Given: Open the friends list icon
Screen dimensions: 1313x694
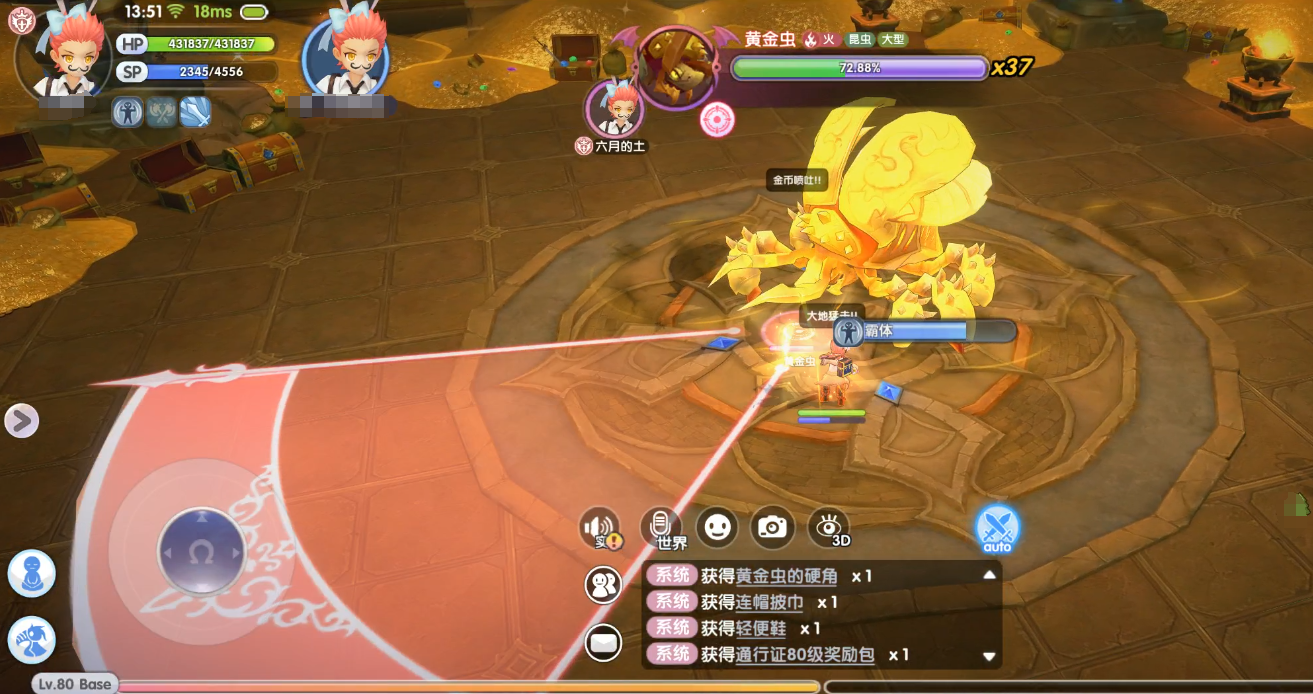Looking at the screenshot, I should click(603, 585).
